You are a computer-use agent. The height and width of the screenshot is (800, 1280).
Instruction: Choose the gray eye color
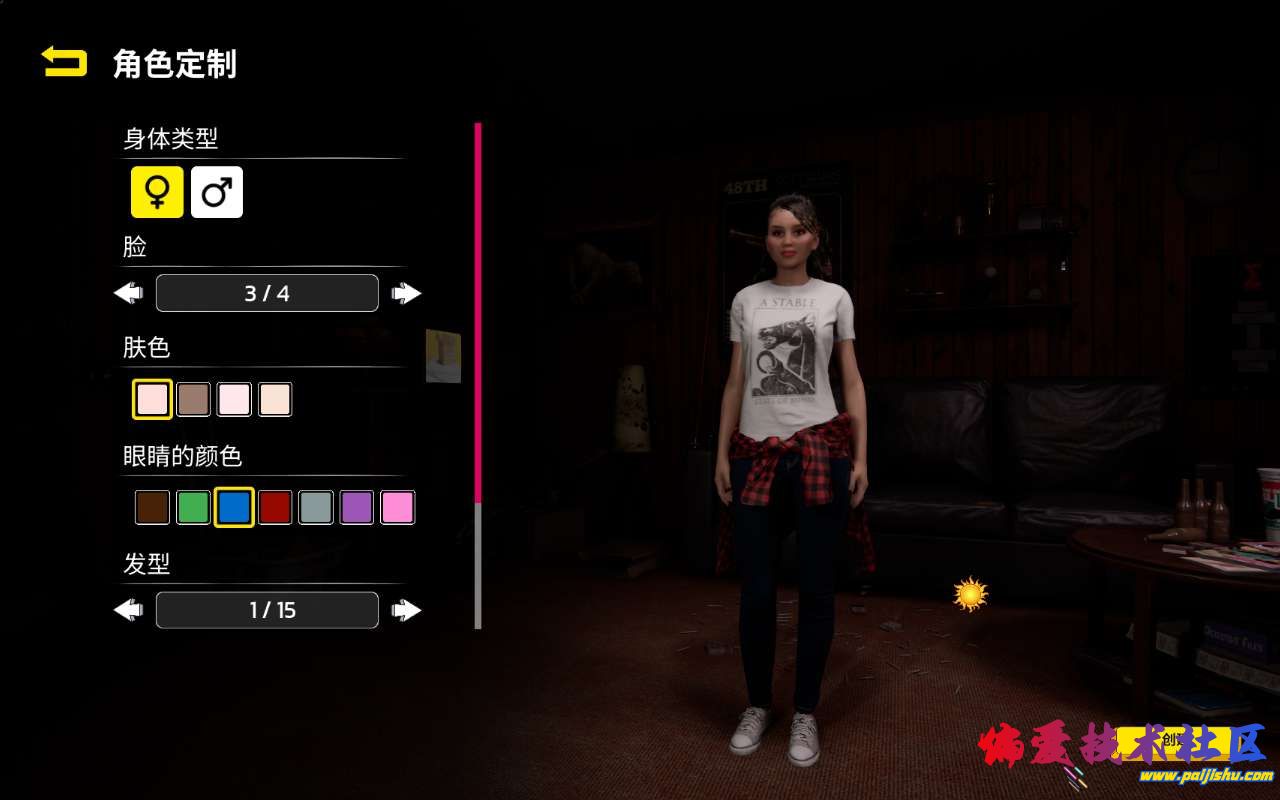[316, 508]
